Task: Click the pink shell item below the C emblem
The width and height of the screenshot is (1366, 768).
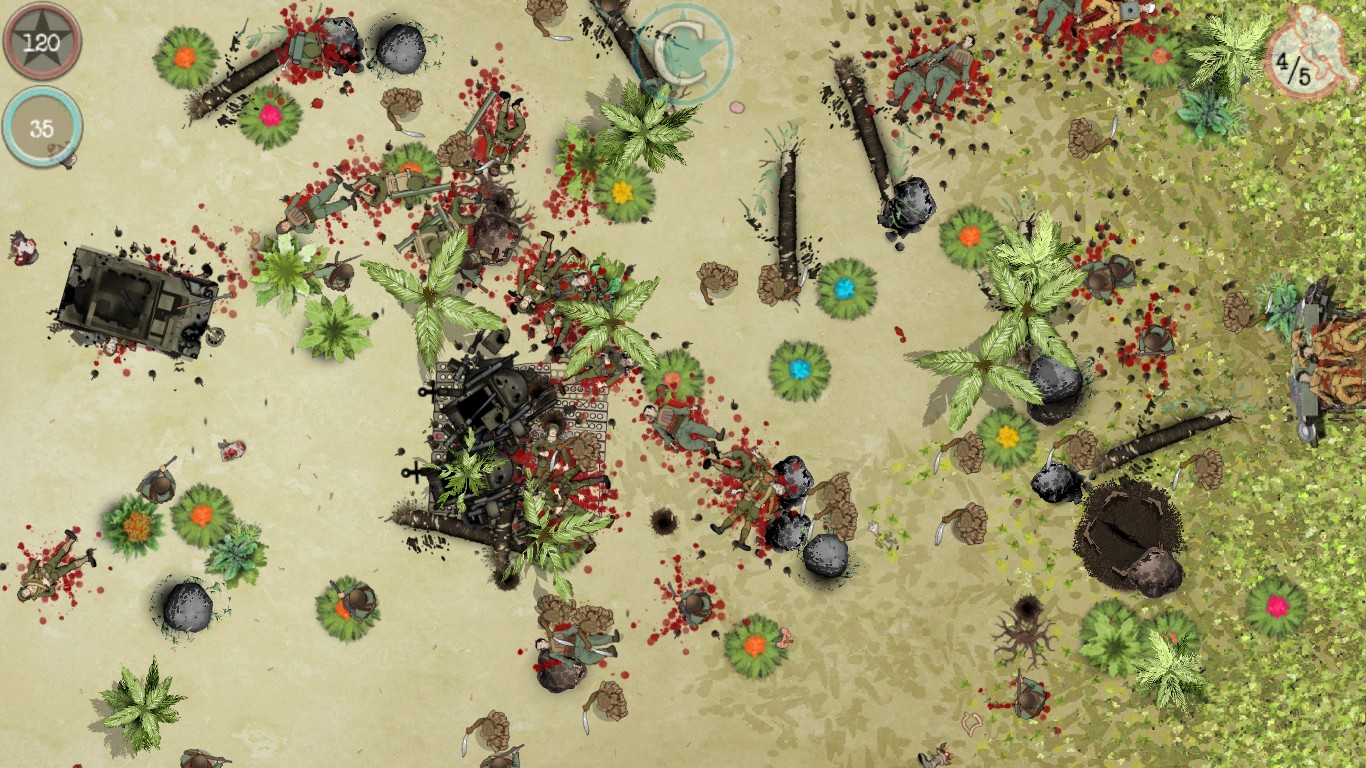Action: click(738, 105)
